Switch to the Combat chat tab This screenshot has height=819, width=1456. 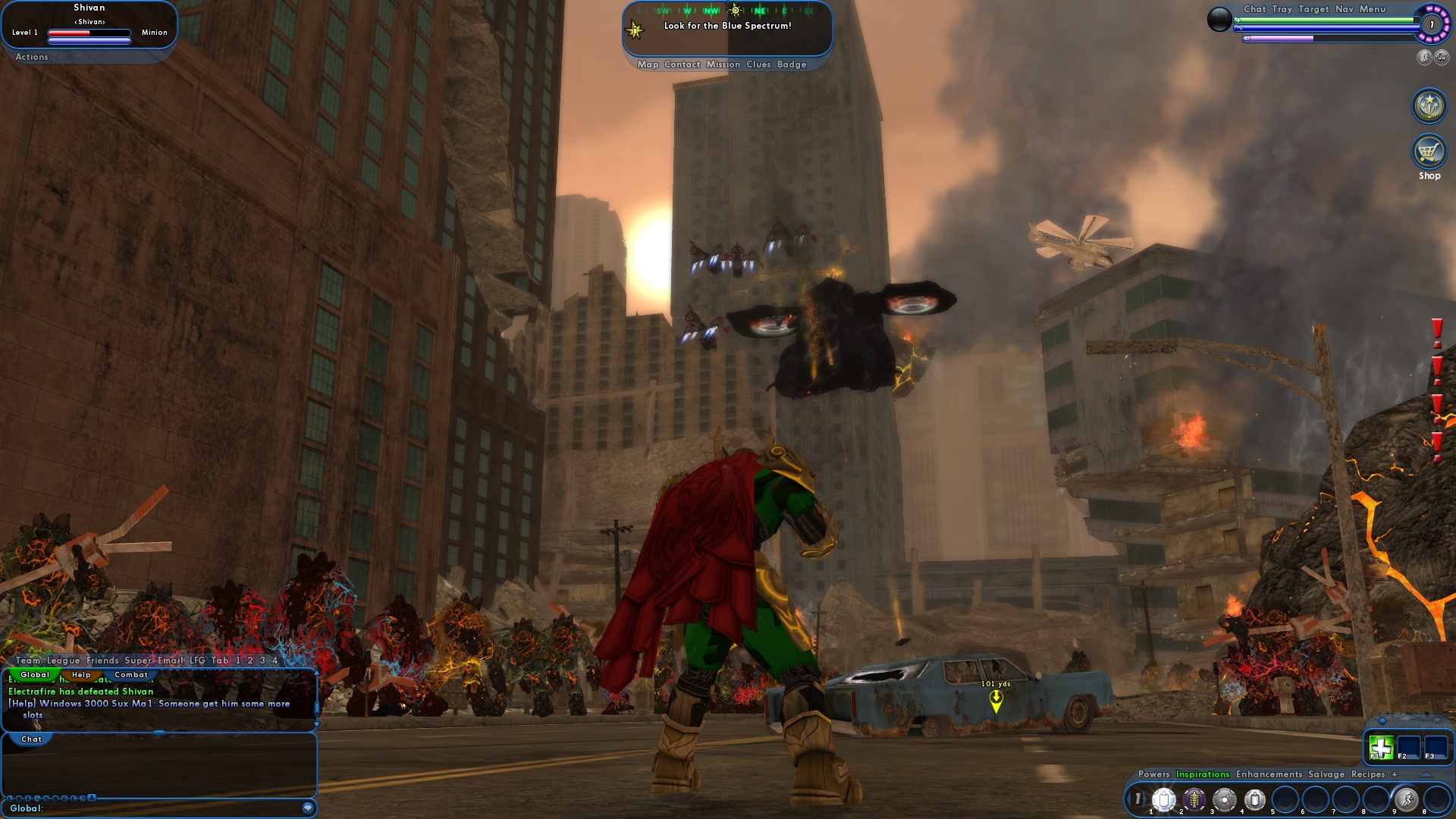[130, 674]
